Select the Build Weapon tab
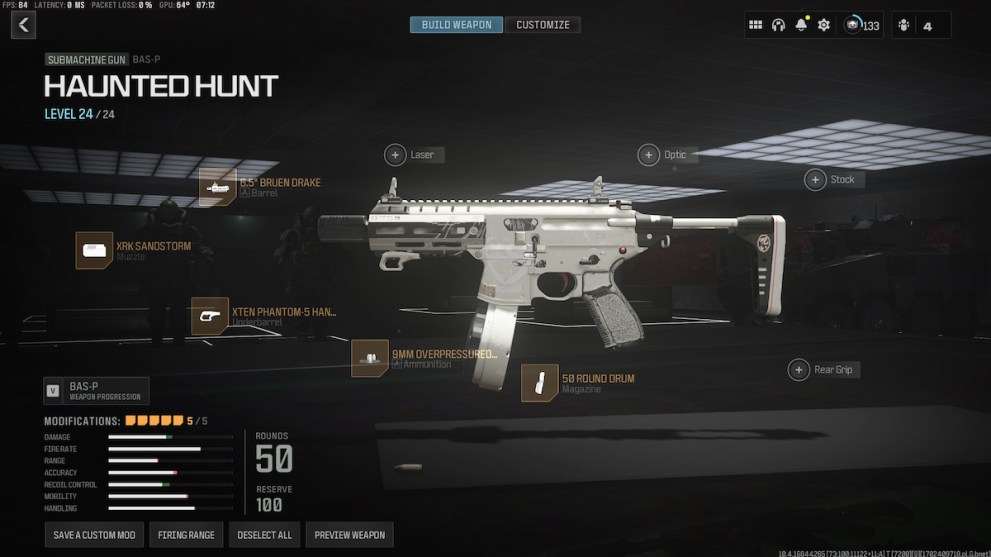 456,25
